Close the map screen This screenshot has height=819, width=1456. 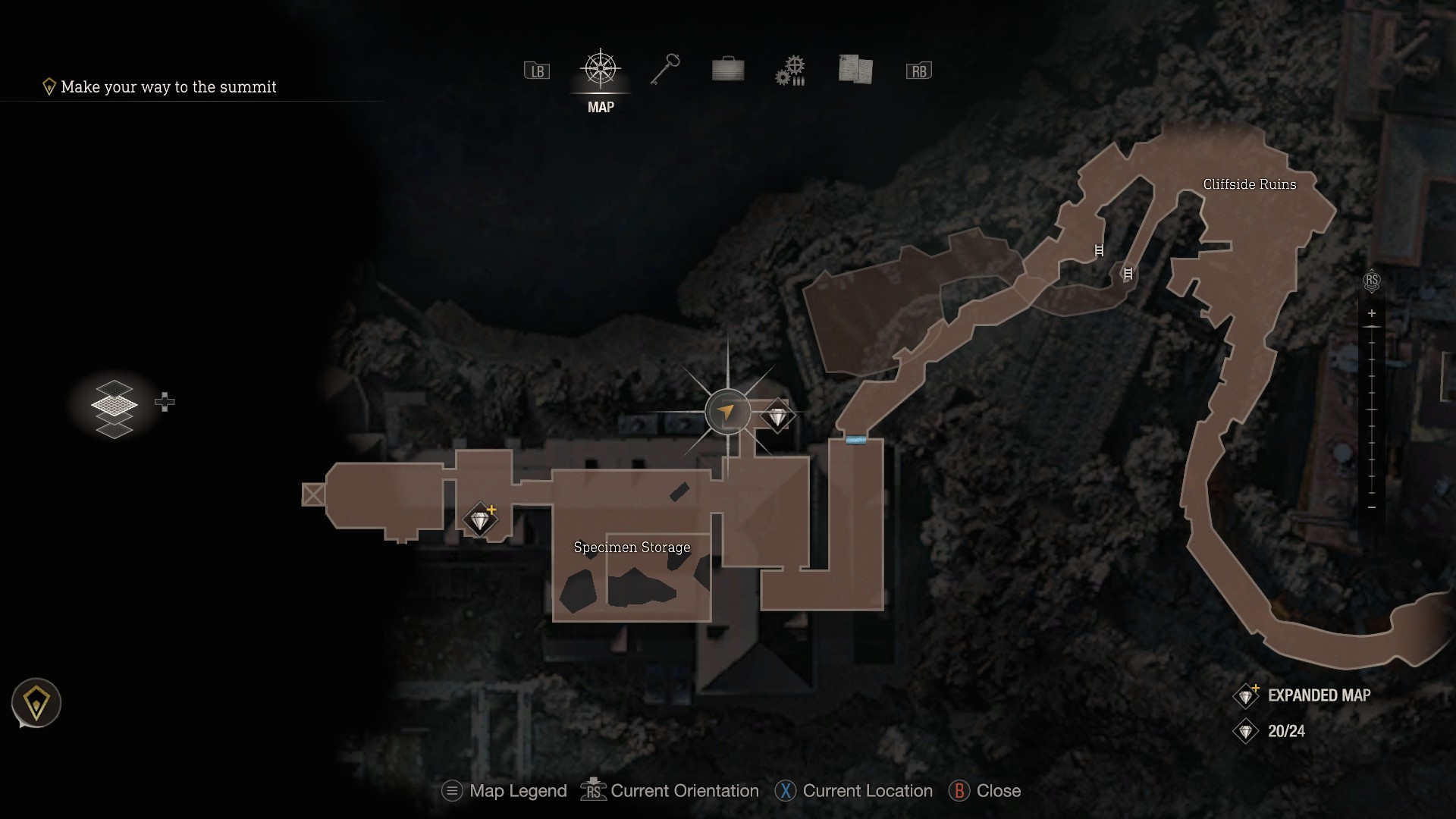pos(985,791)
